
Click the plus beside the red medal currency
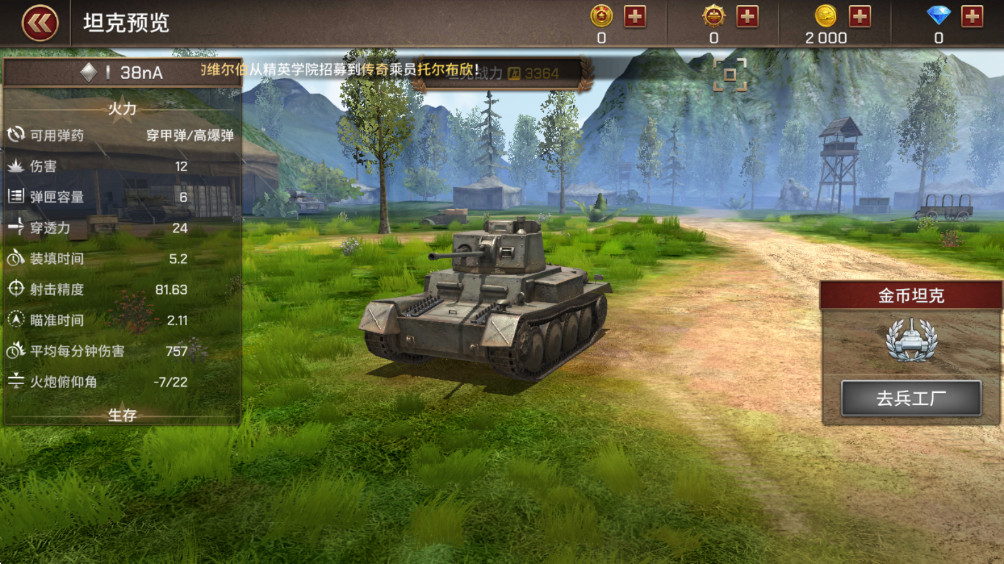click(635, 16)
